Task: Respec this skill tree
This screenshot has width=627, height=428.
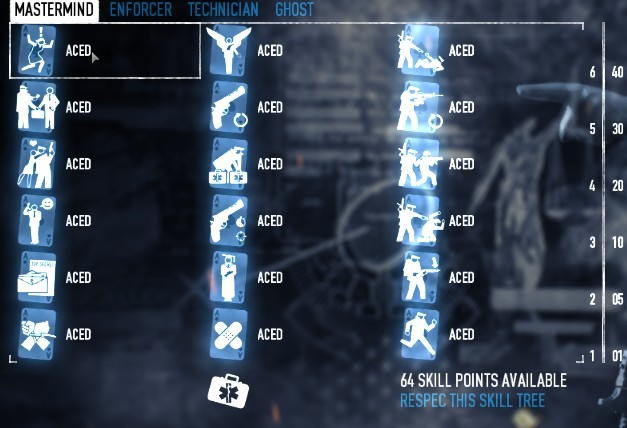Action: click(472, 401)
